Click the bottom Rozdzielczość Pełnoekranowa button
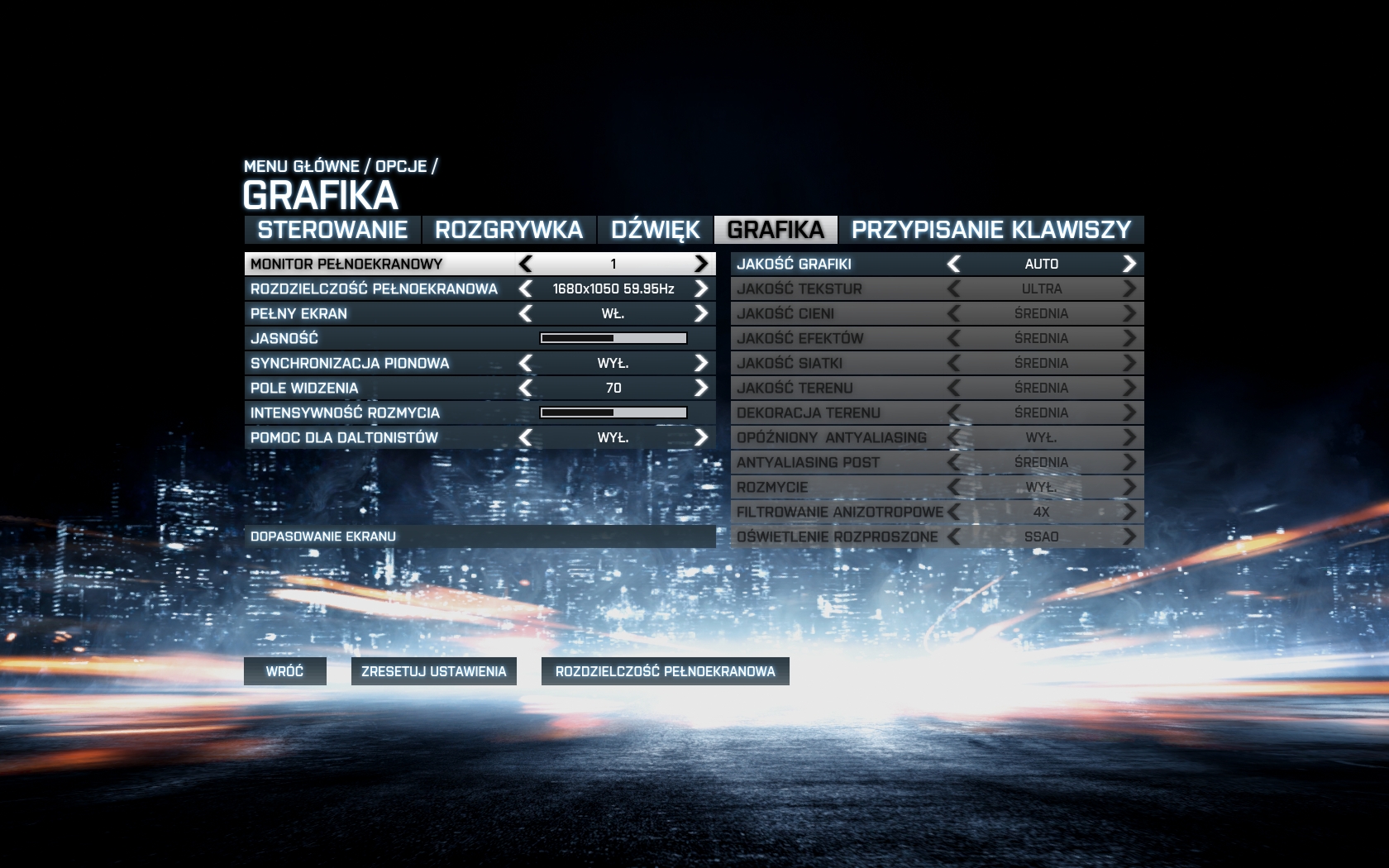Screen dimensions: 1389x868 pos(665,671)
